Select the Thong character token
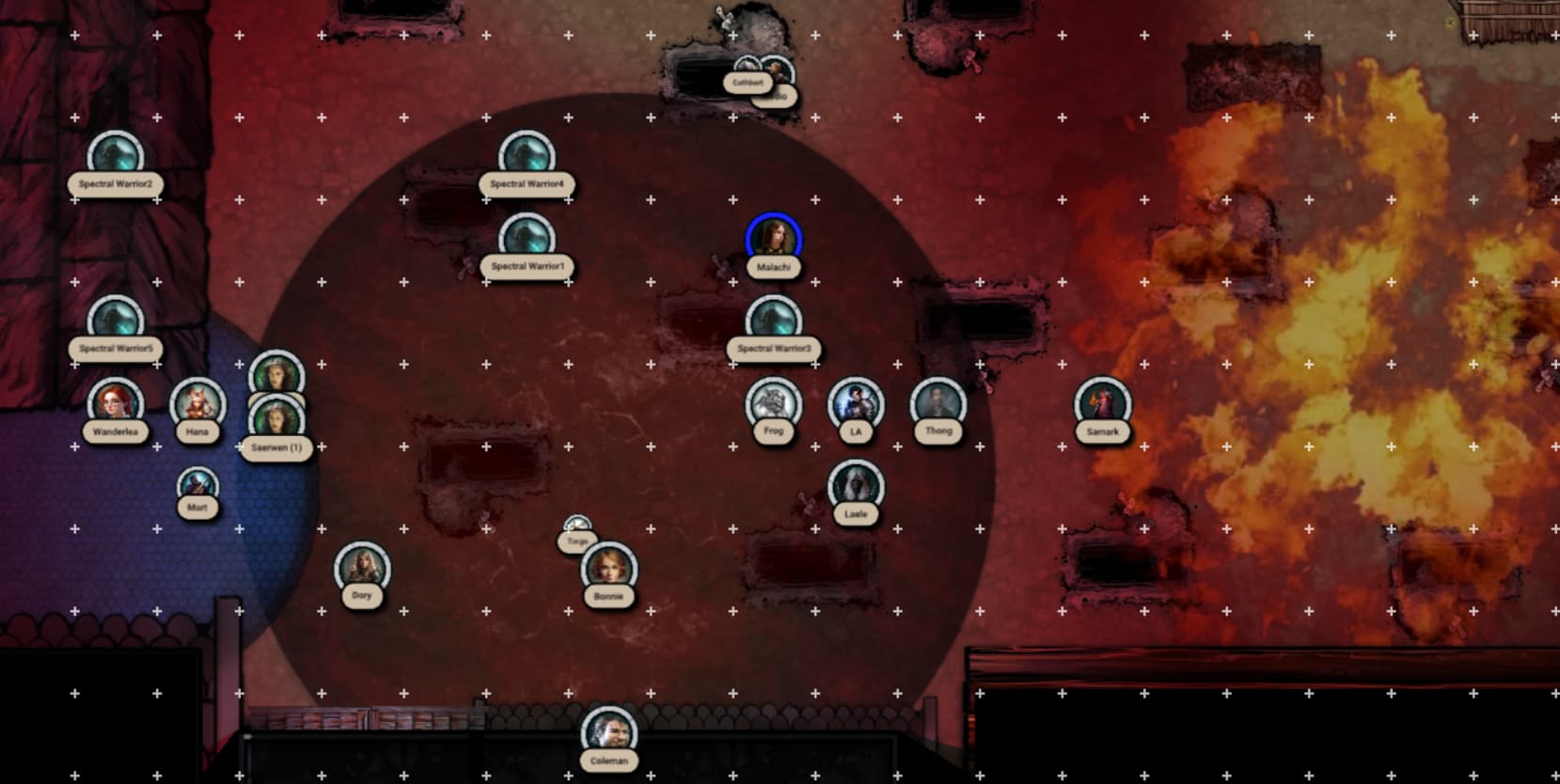Screen dimensions: 1560x784 coord(938,403)
